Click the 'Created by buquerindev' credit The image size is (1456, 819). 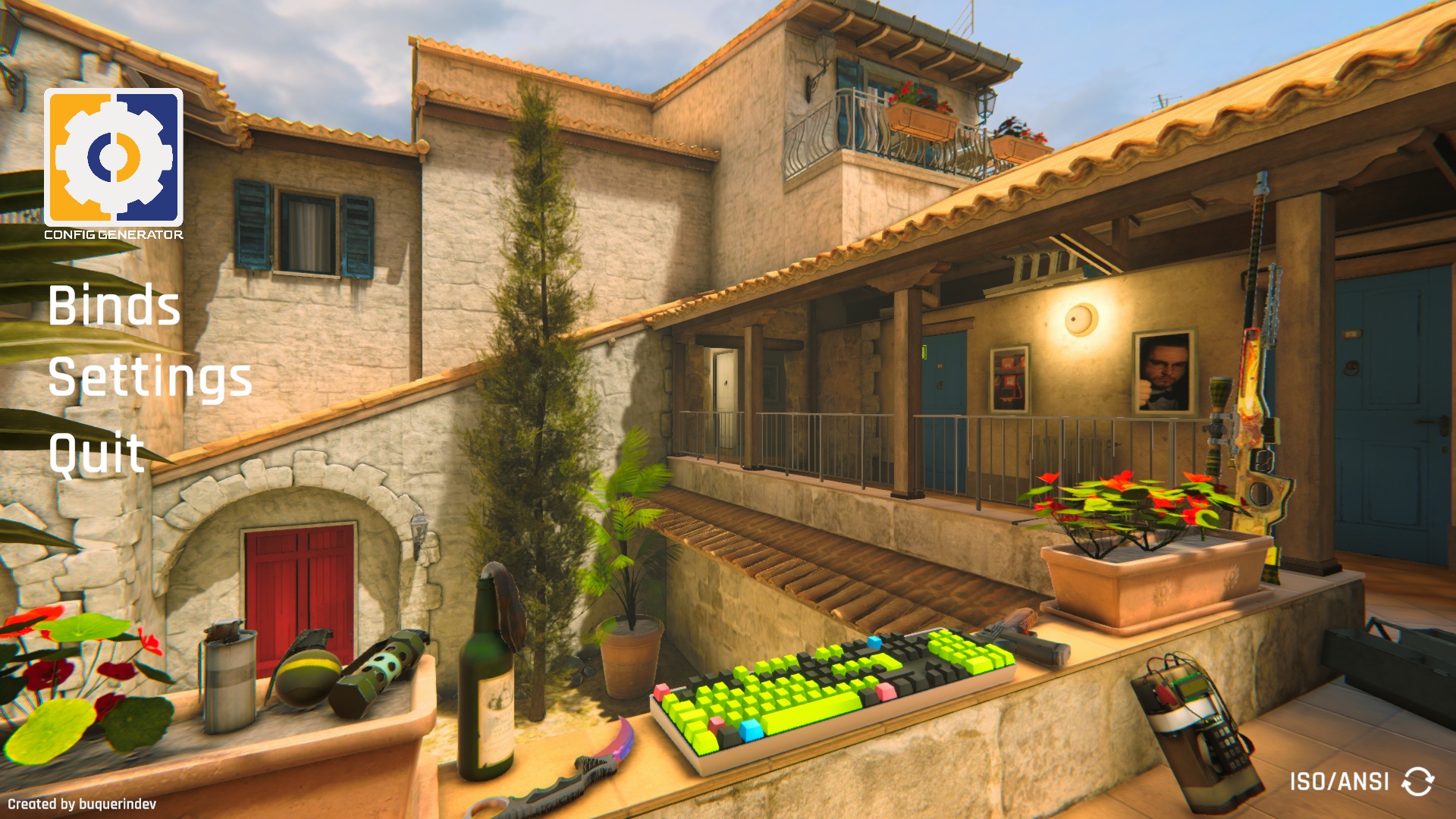point(82,804)
